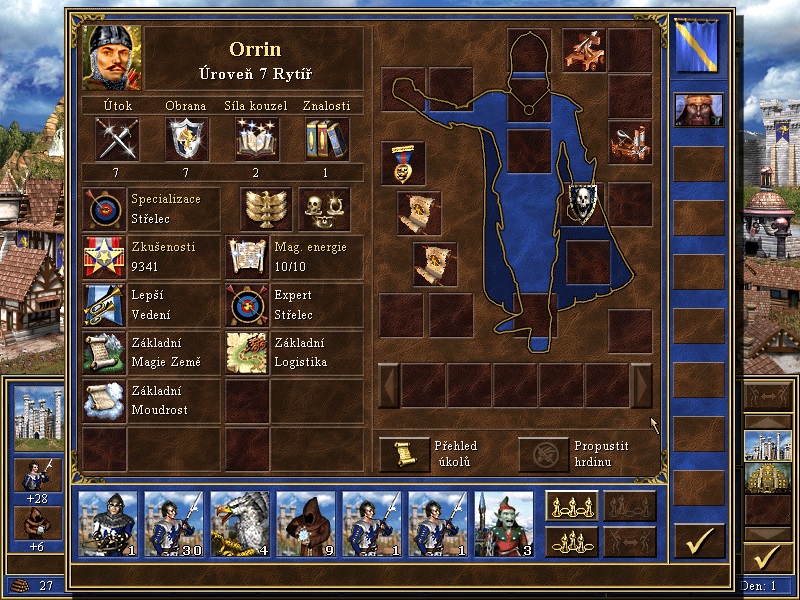The height and width of the screenshot is (600, 800).
Task: Select the Základní Moudrost skill
Action: click(x=104, y=401)
